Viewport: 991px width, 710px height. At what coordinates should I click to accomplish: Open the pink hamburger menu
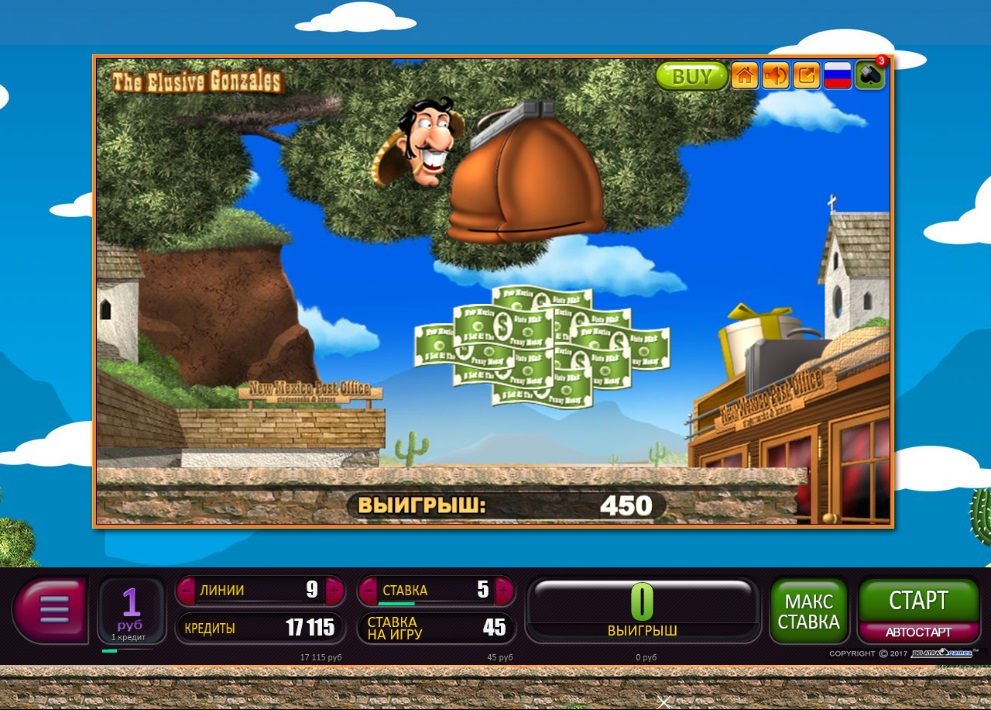coord(52,608)
